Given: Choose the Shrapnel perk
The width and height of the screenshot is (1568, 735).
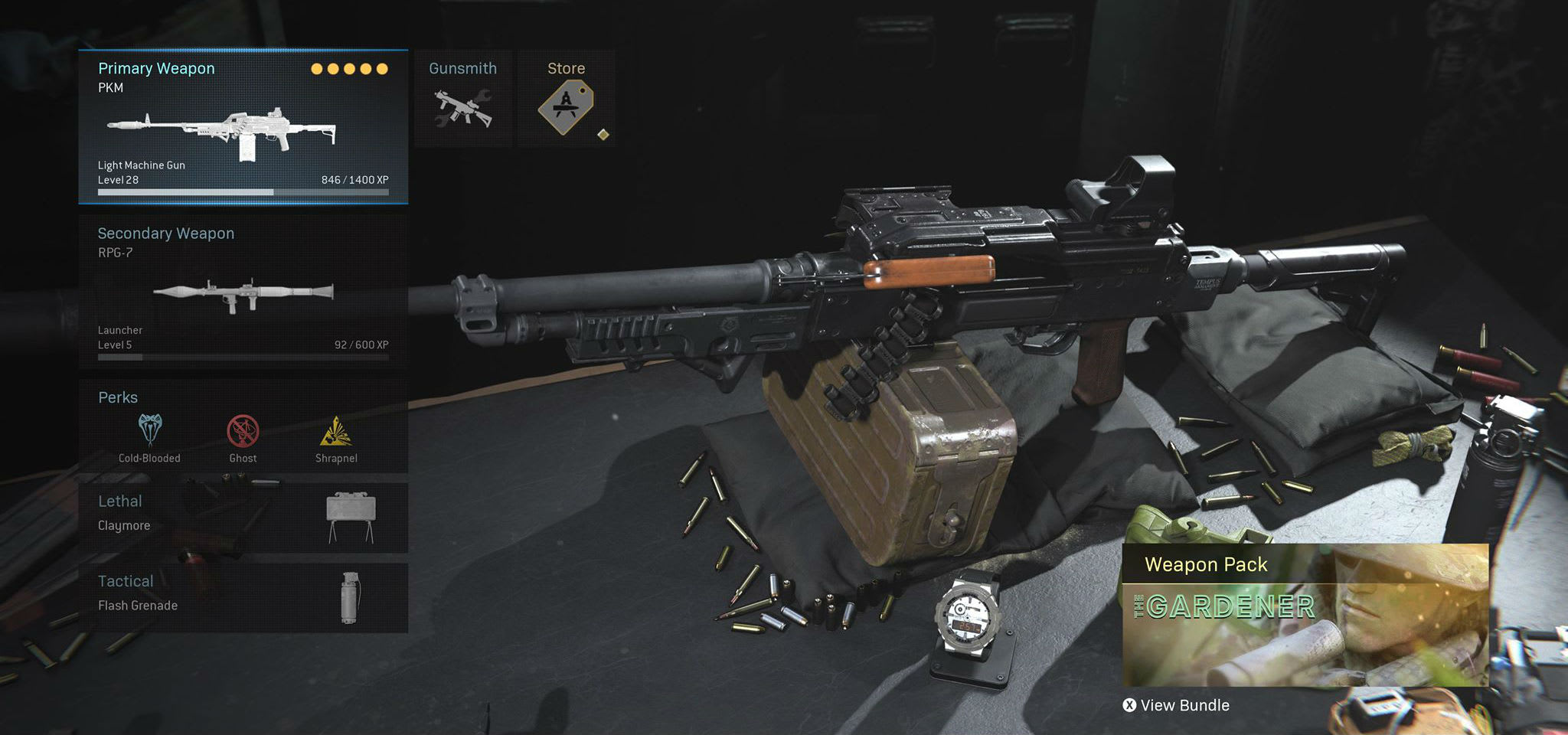Looking at the screenshot, I should coord(336,438).
